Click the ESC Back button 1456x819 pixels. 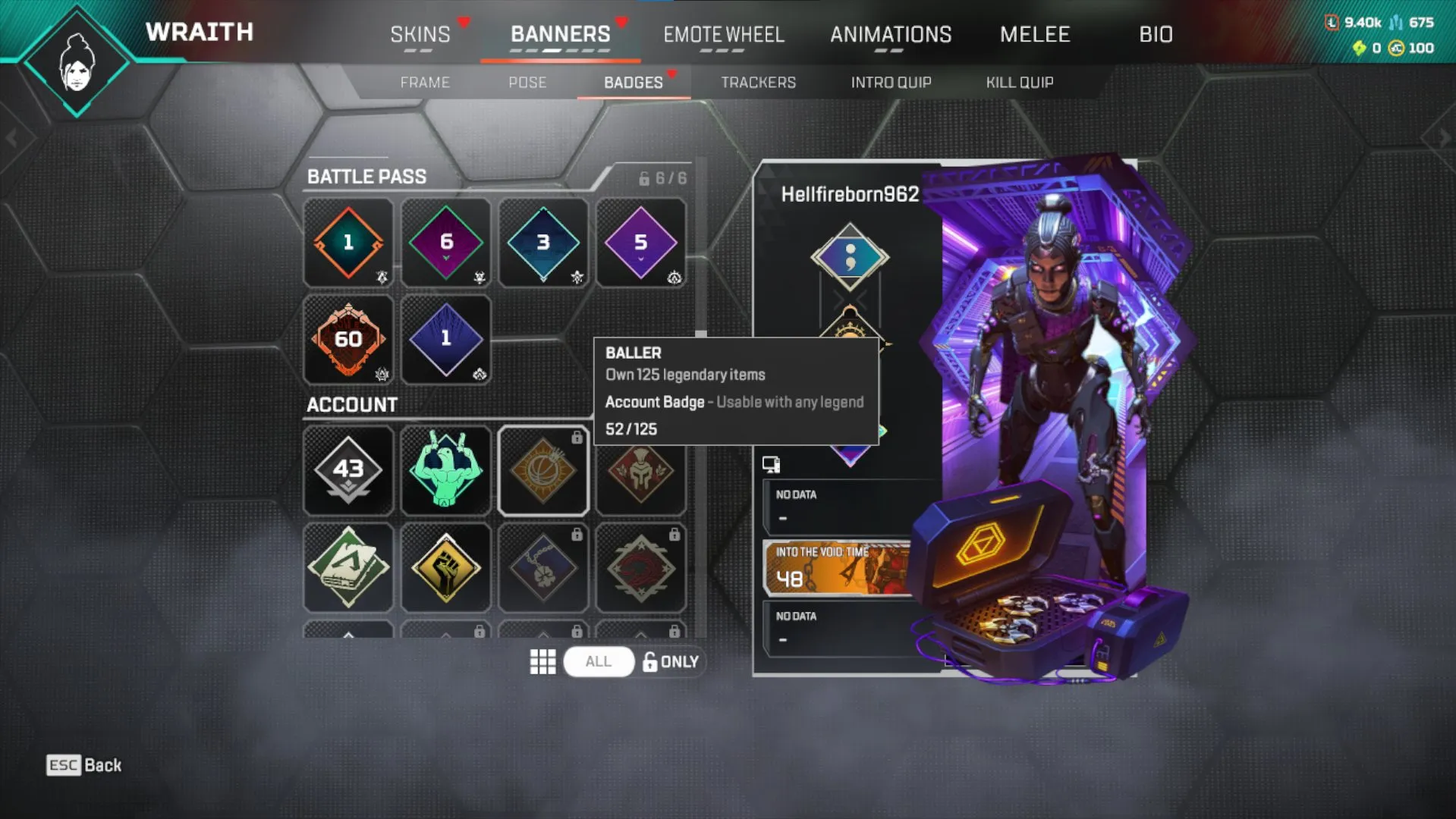[x=83, y=765]
